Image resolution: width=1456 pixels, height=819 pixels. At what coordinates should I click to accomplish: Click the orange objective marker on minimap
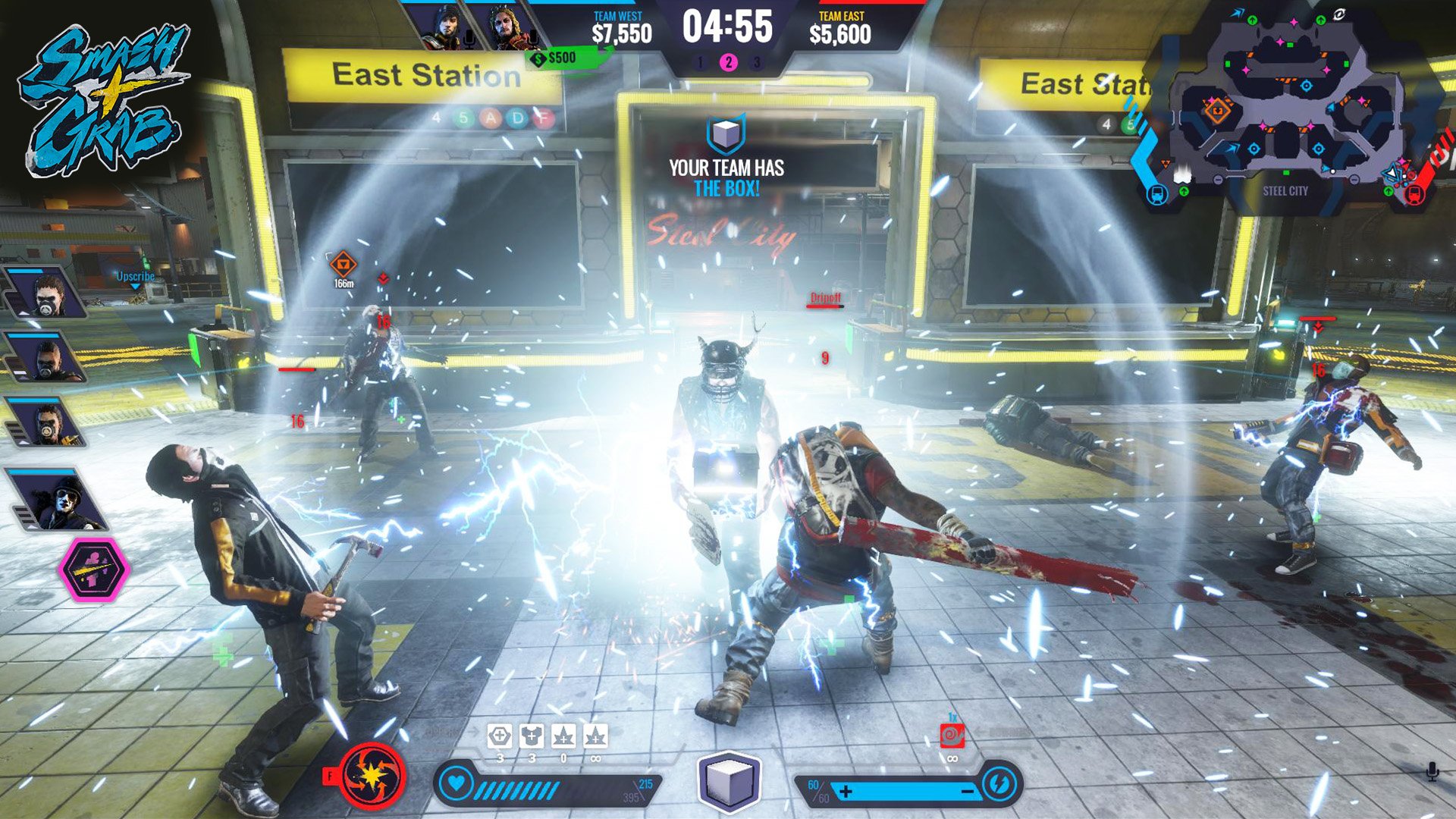[1218, 111]
